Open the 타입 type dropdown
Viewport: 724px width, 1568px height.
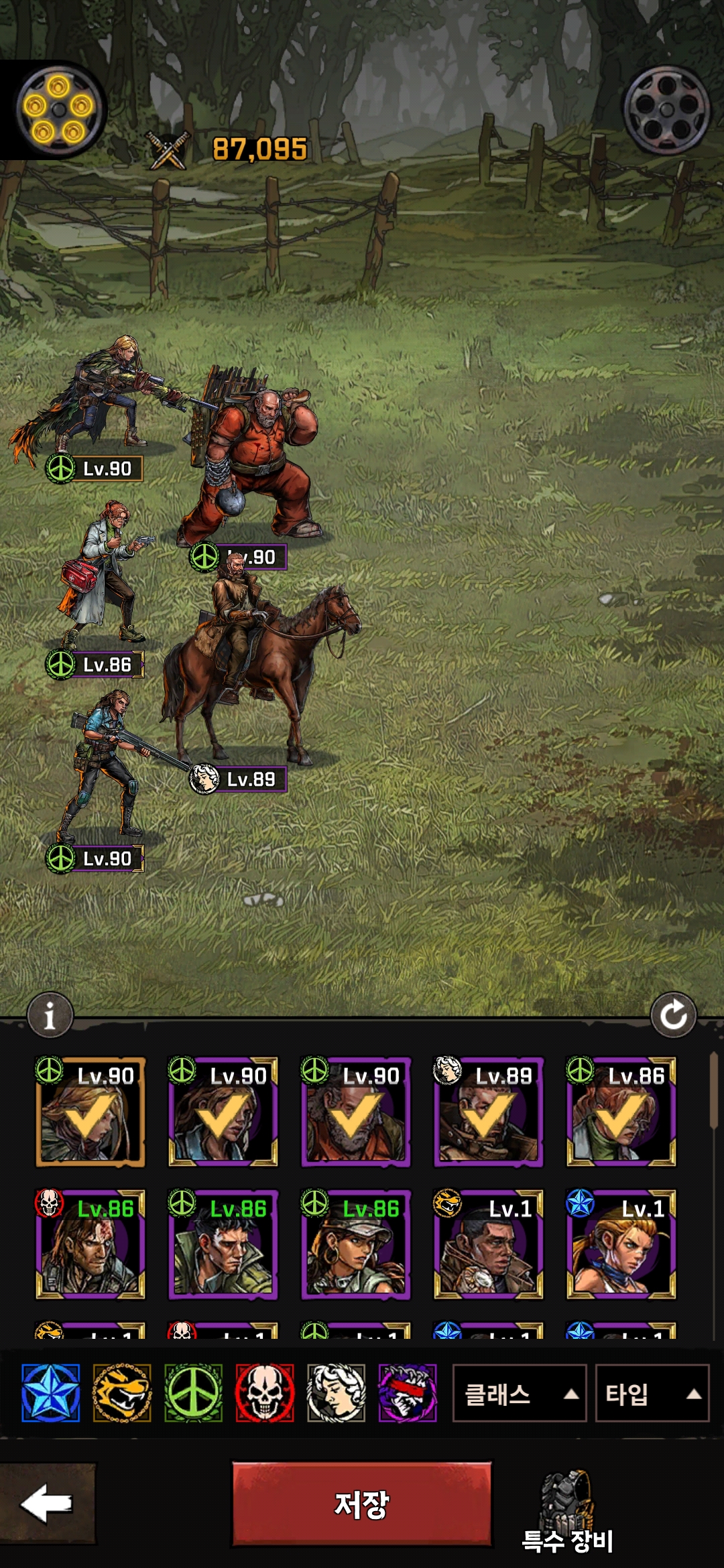(652, 1394)
